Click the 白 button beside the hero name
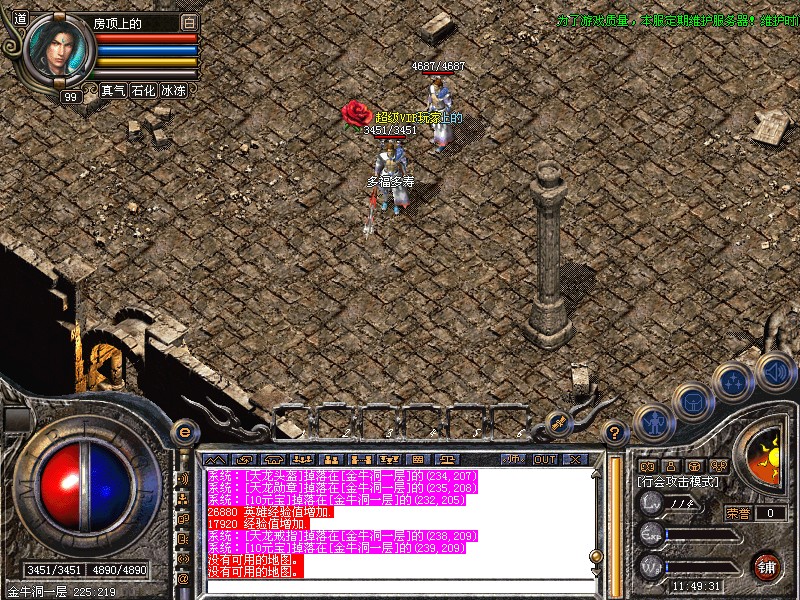 point(190,22)
